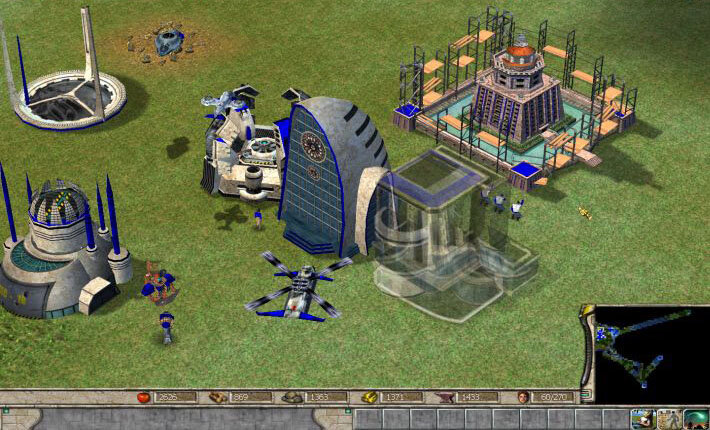710x430 pixels.
Task: Open the stone-tablet figure icon button
Action: click(x=669, y=418)
